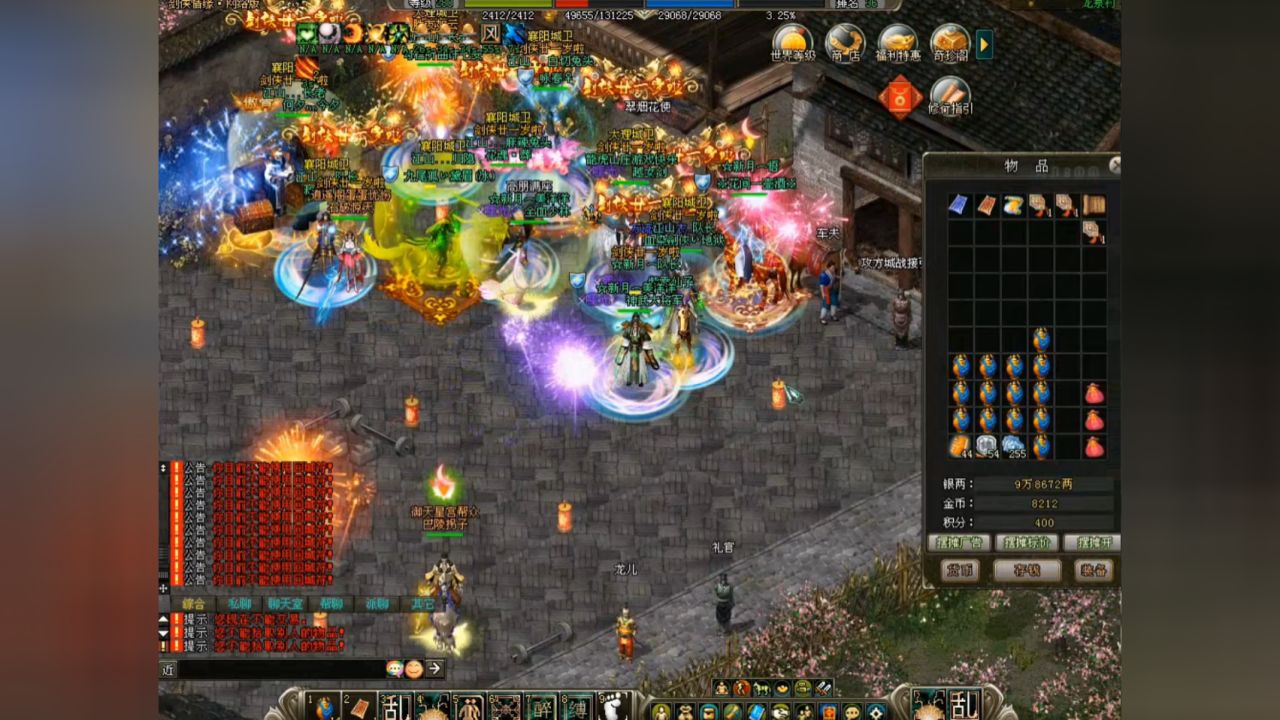The height and width of the screenshot is (720, 1280).
Task: Send the chat message with arrow button
Action: tap(435, 669)
